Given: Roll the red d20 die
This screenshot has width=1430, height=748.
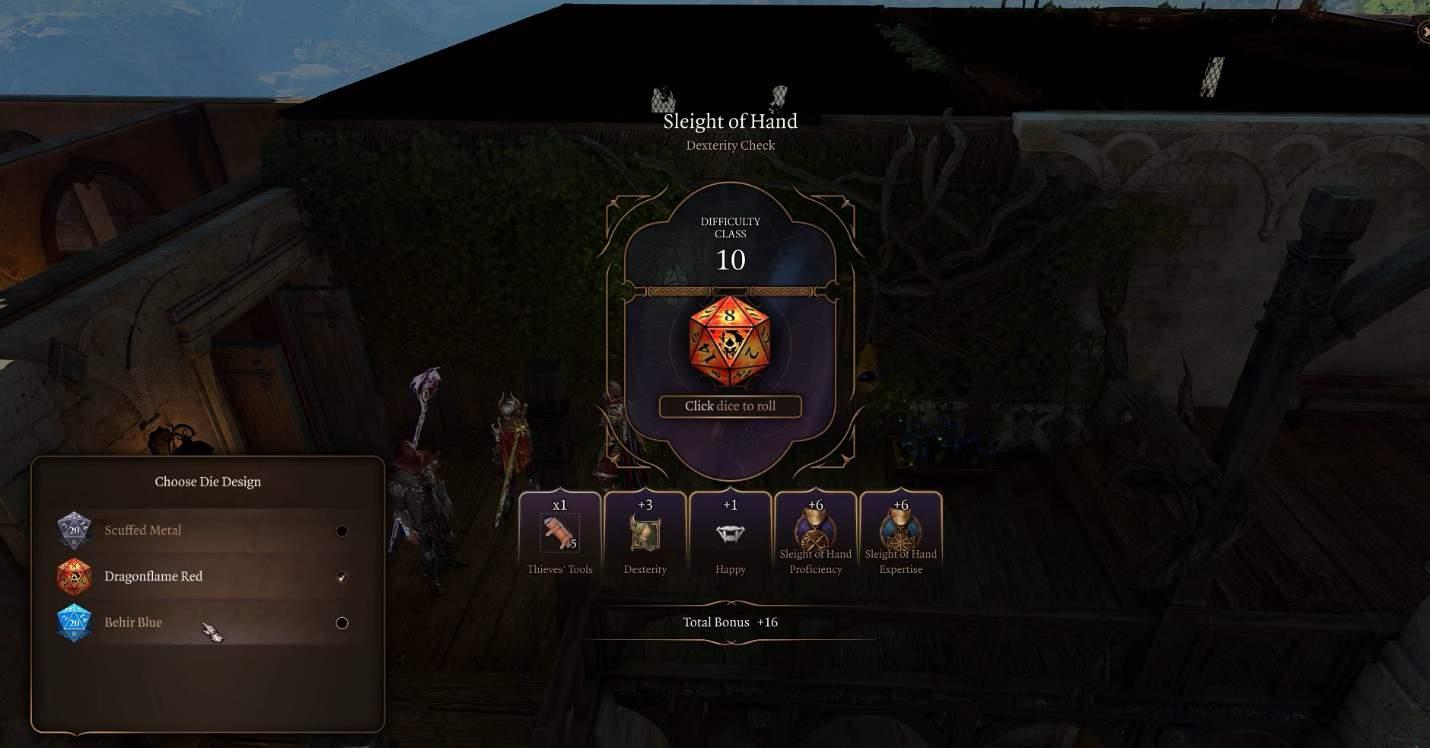Looking at the screenshot, I should [x=730, y=341].
